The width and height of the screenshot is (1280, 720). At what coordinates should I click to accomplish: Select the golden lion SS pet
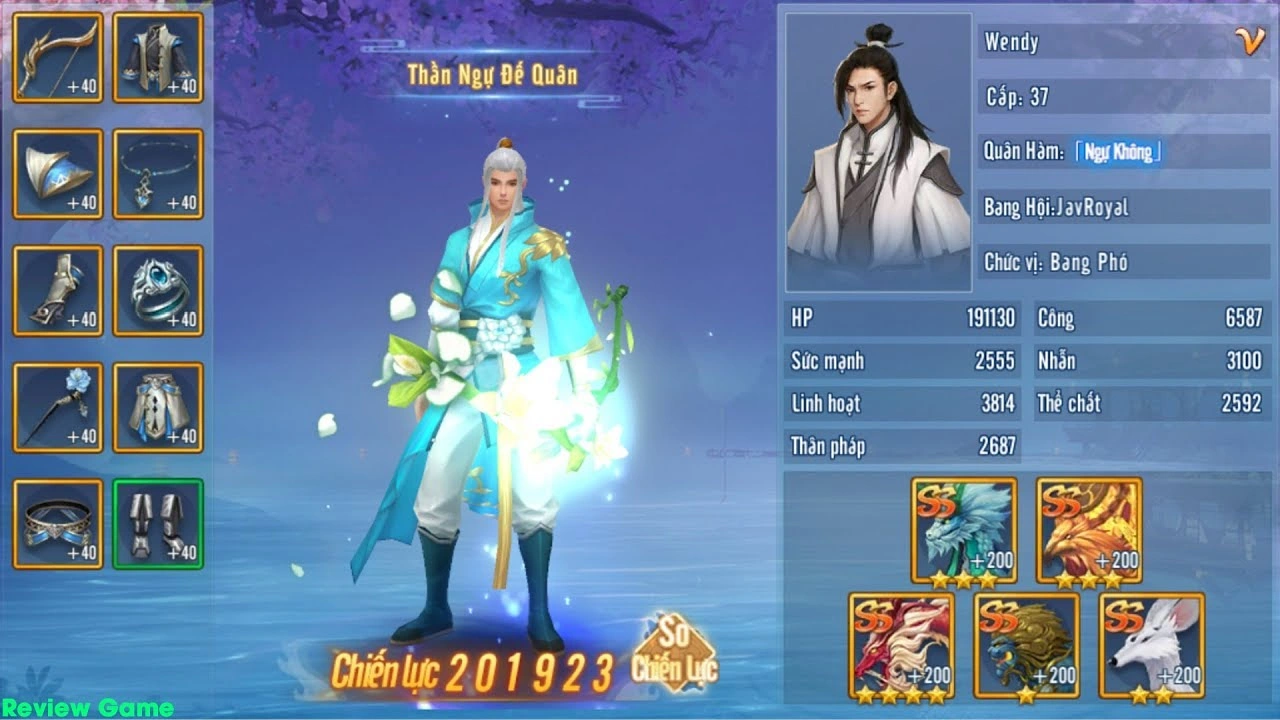1027,646
